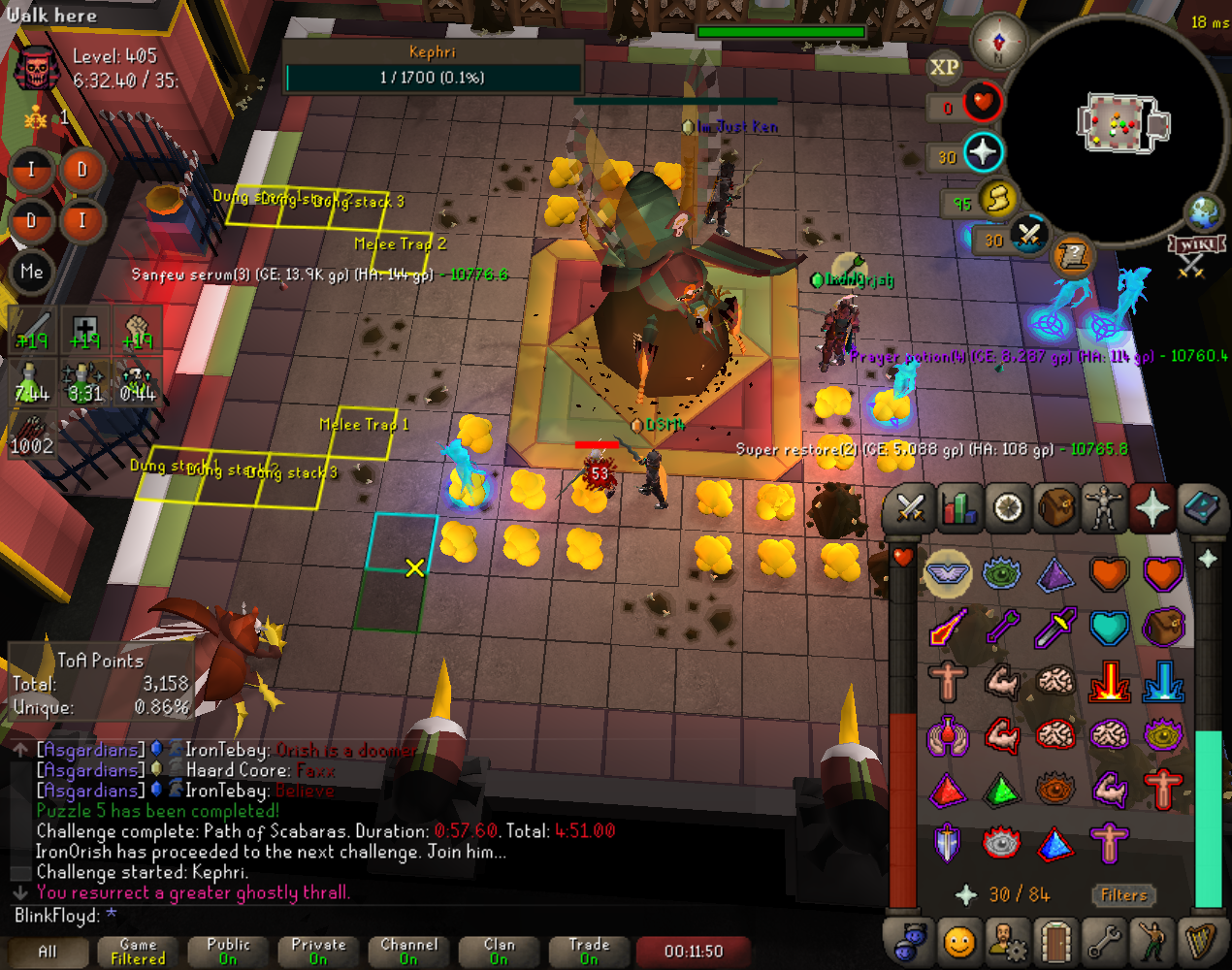The height and width of the screenshot is (970, 1232).
Task: Open the settings wrench tab
Action: [1104, 941]
